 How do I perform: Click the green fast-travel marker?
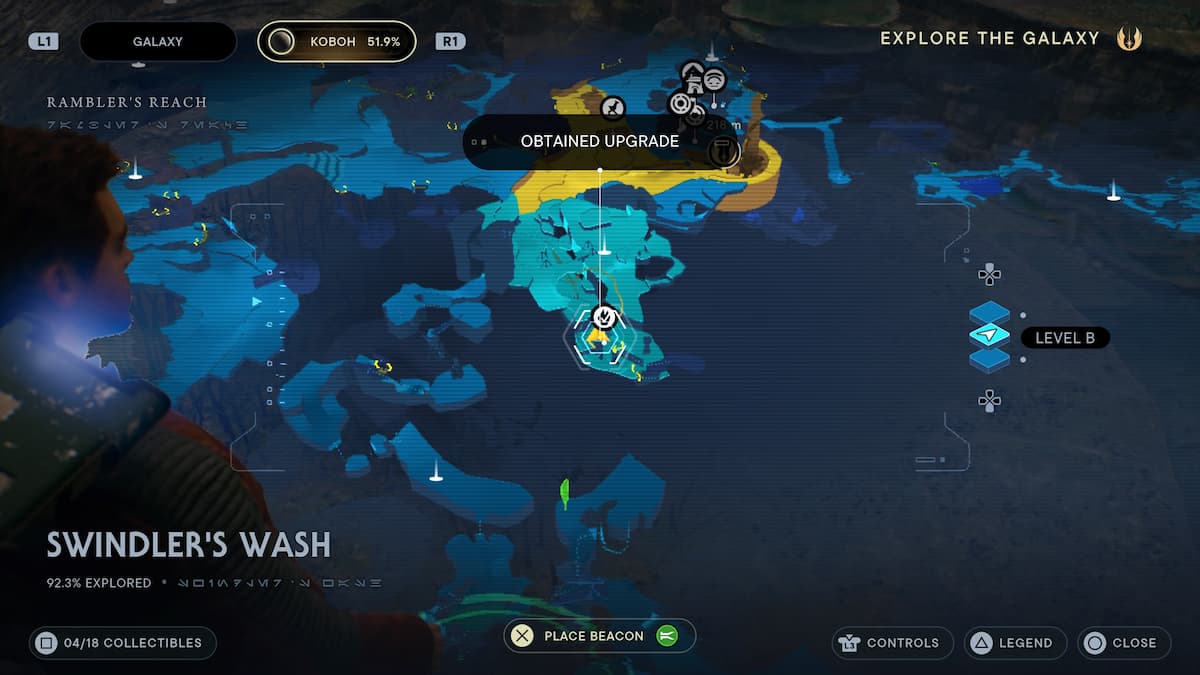[565, 490]
